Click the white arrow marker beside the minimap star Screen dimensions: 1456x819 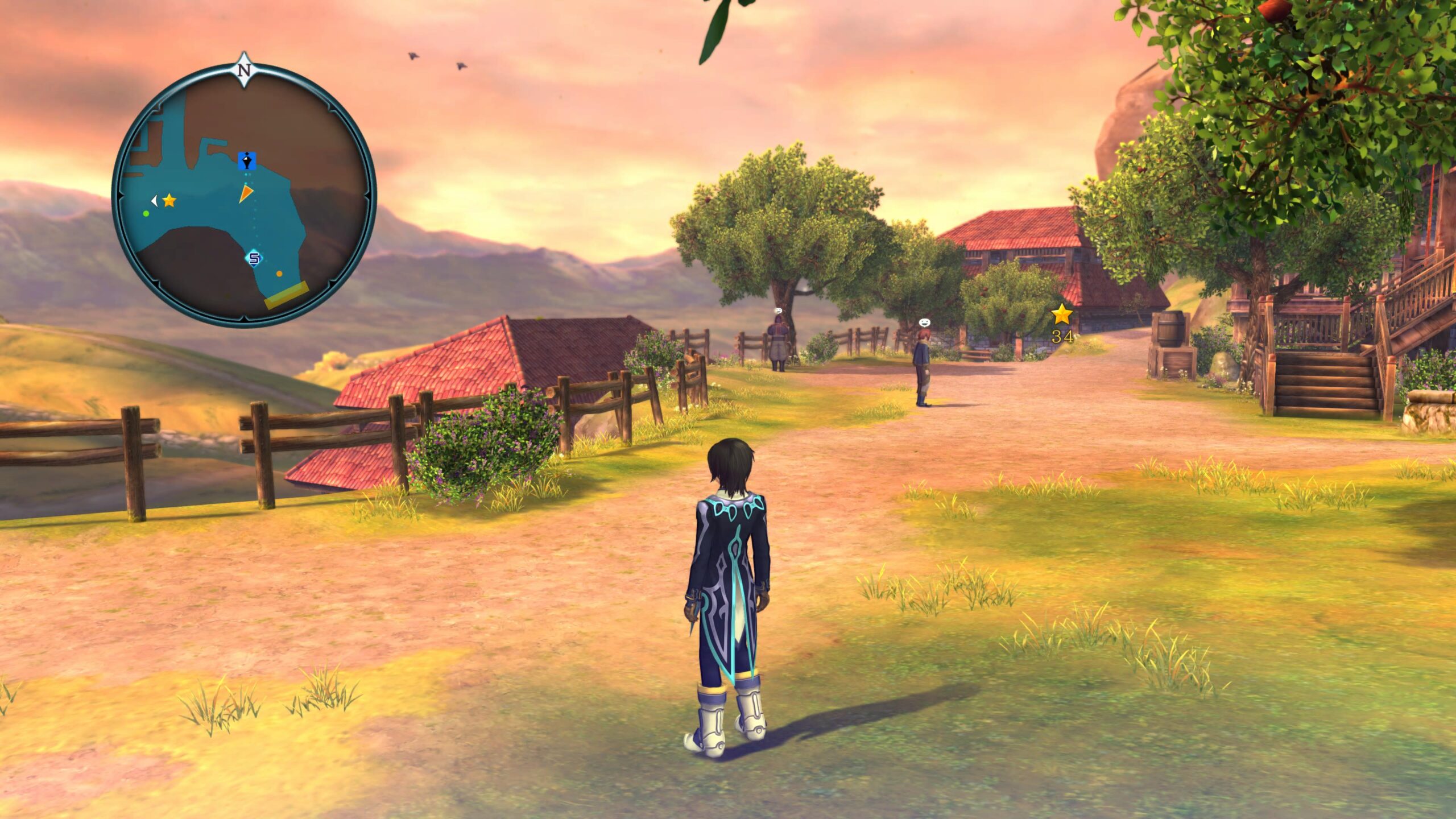(x=155, y=201)
